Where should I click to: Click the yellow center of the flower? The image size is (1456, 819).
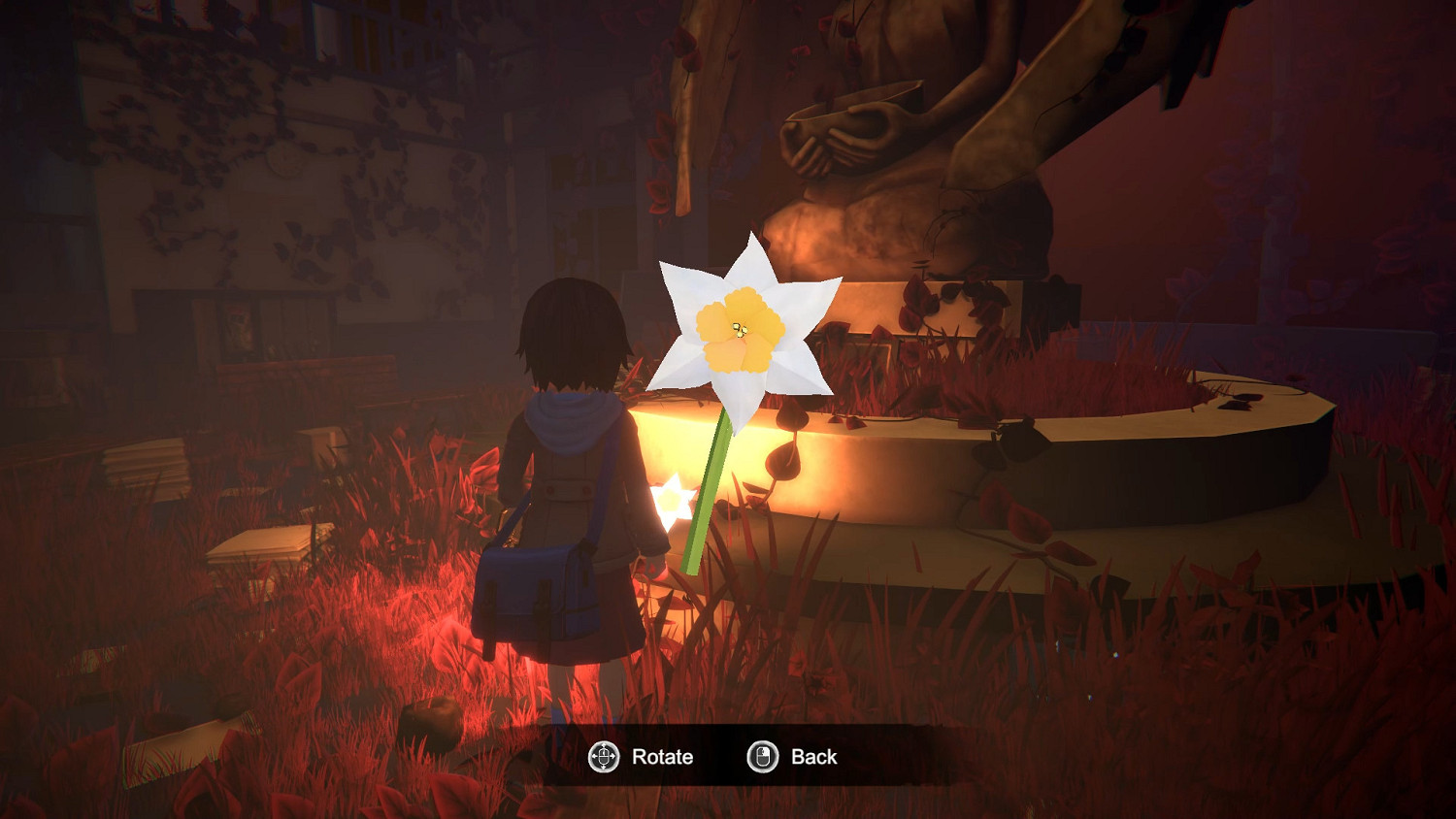click(x=738, y=330)
